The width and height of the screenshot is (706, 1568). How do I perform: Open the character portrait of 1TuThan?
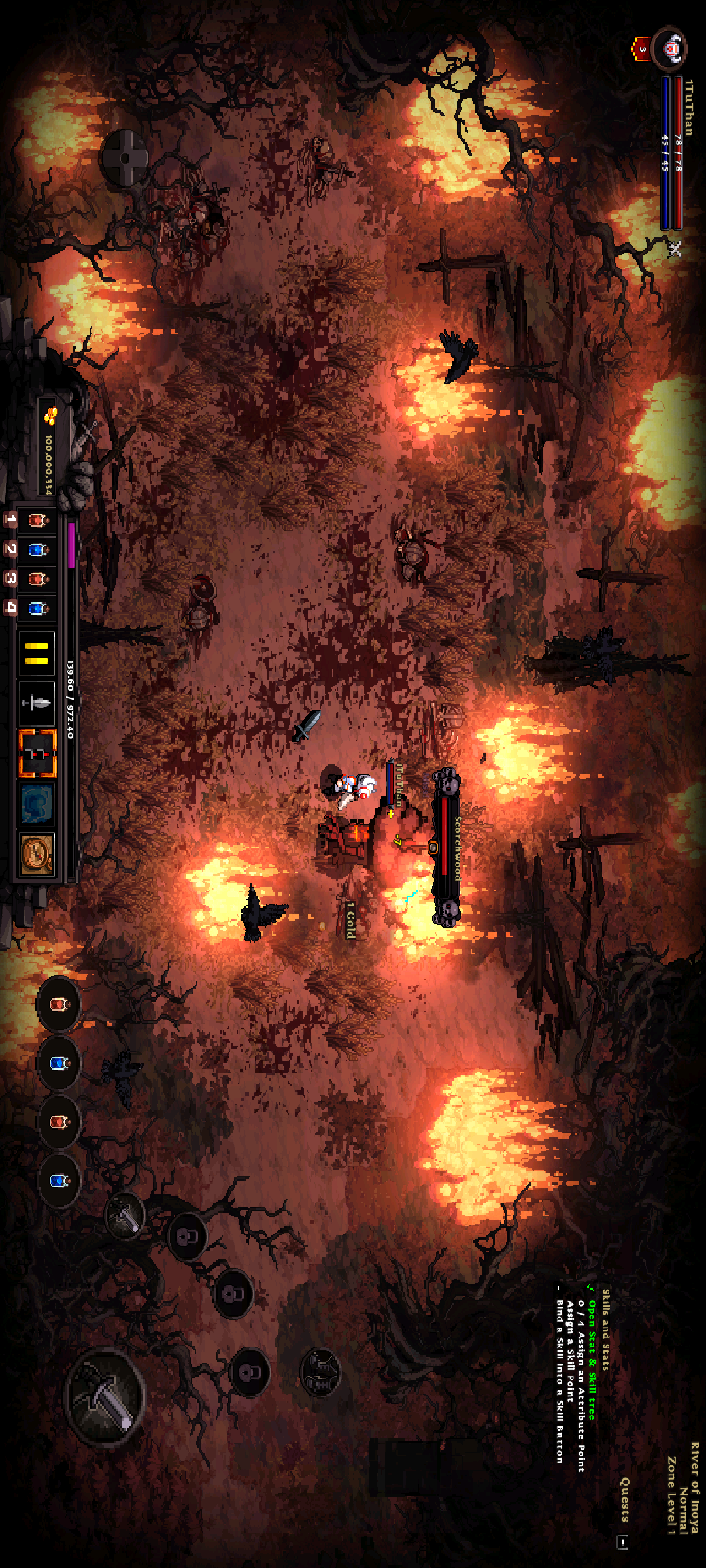[x=670, y=49]
